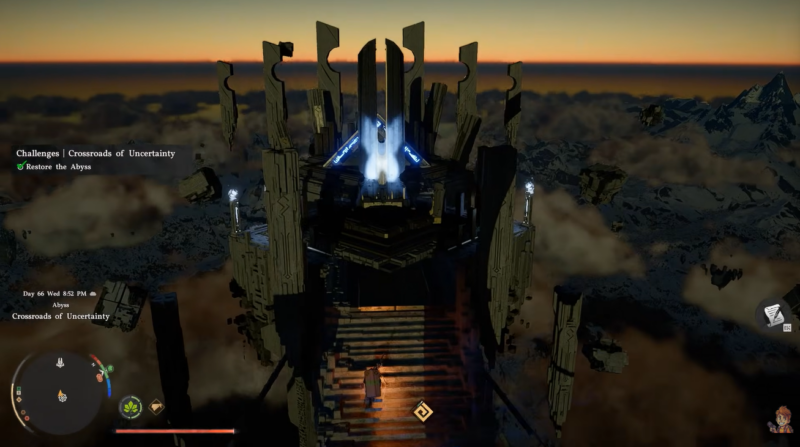Open the circular minimap
The height and width of the screenshot is (447, 800).
click(62, 386)
